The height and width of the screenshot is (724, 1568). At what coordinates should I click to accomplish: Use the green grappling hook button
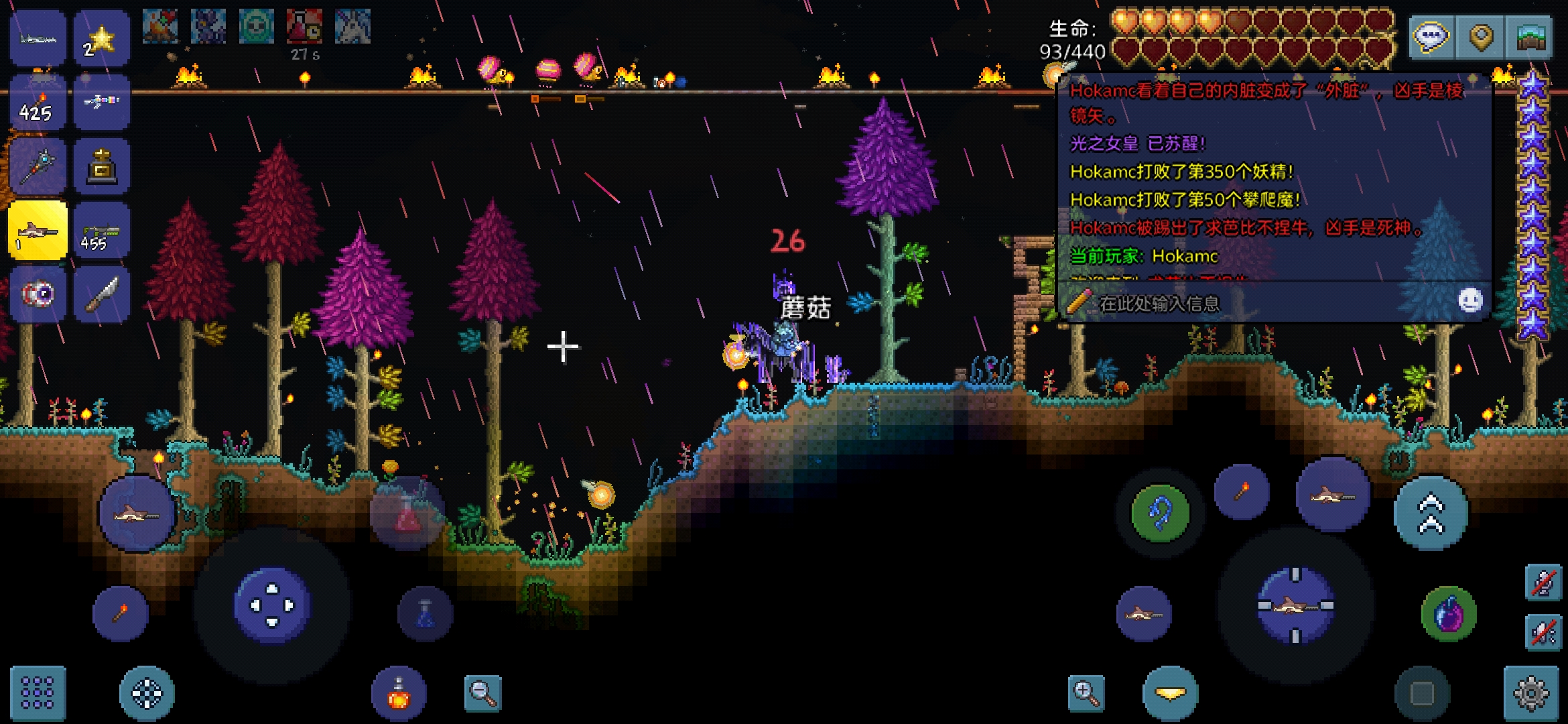coord(1161,514)
